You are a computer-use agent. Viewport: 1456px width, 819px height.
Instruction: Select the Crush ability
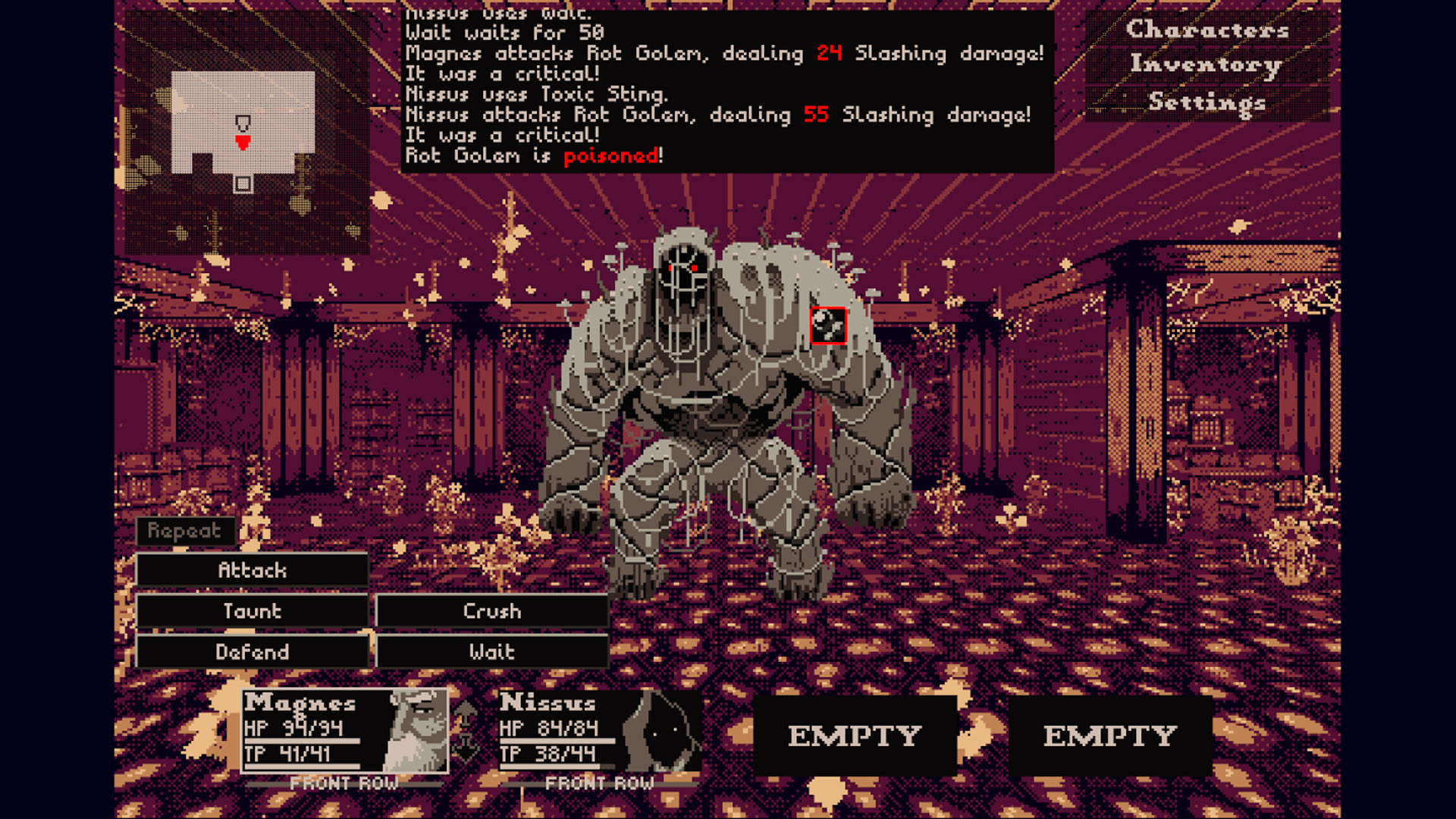click(491, 611)
